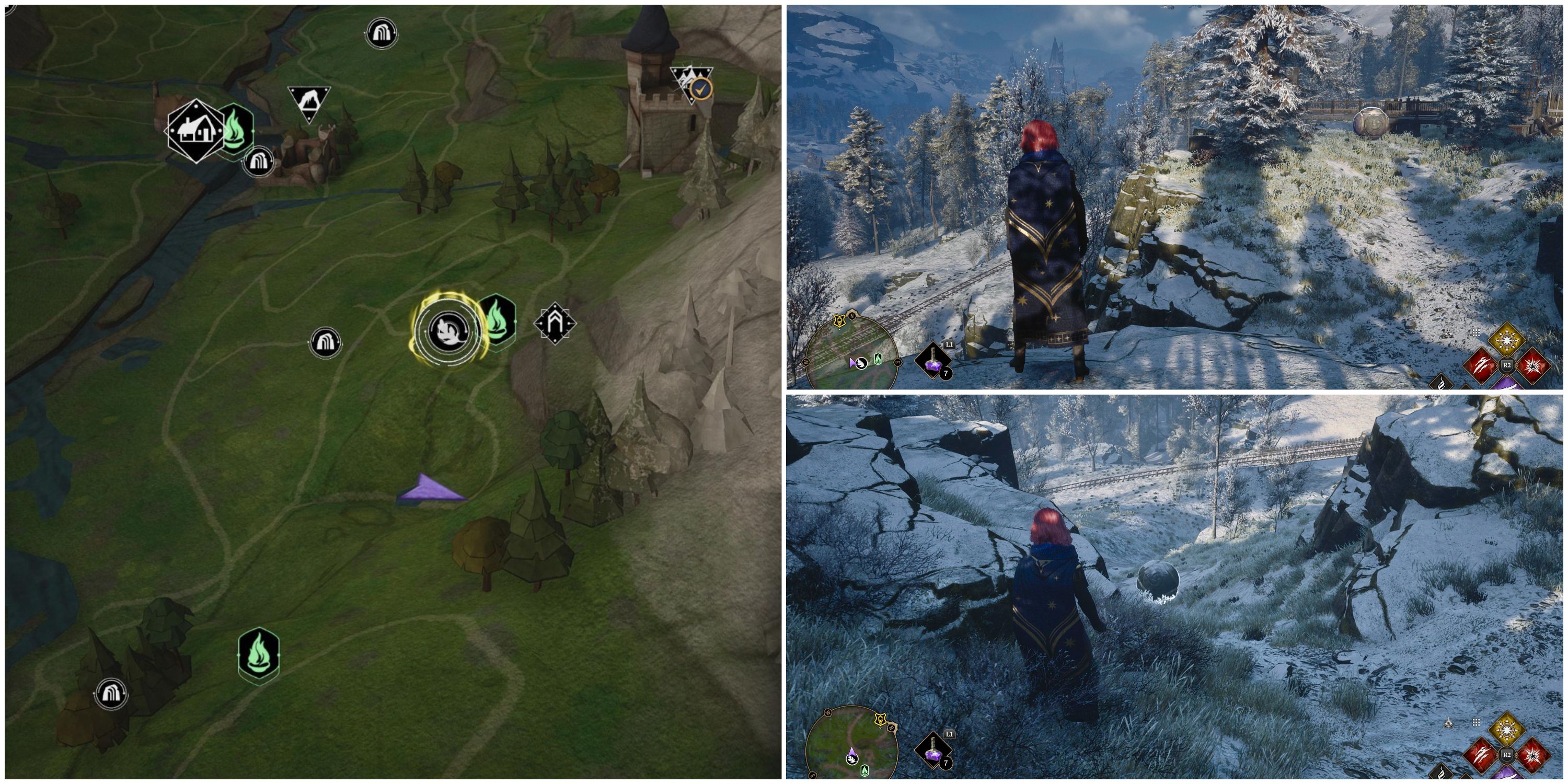Screen dimensions: 1568x784
Task: Toggle the red burst spell right of R2
Action: pos(1534,365)
